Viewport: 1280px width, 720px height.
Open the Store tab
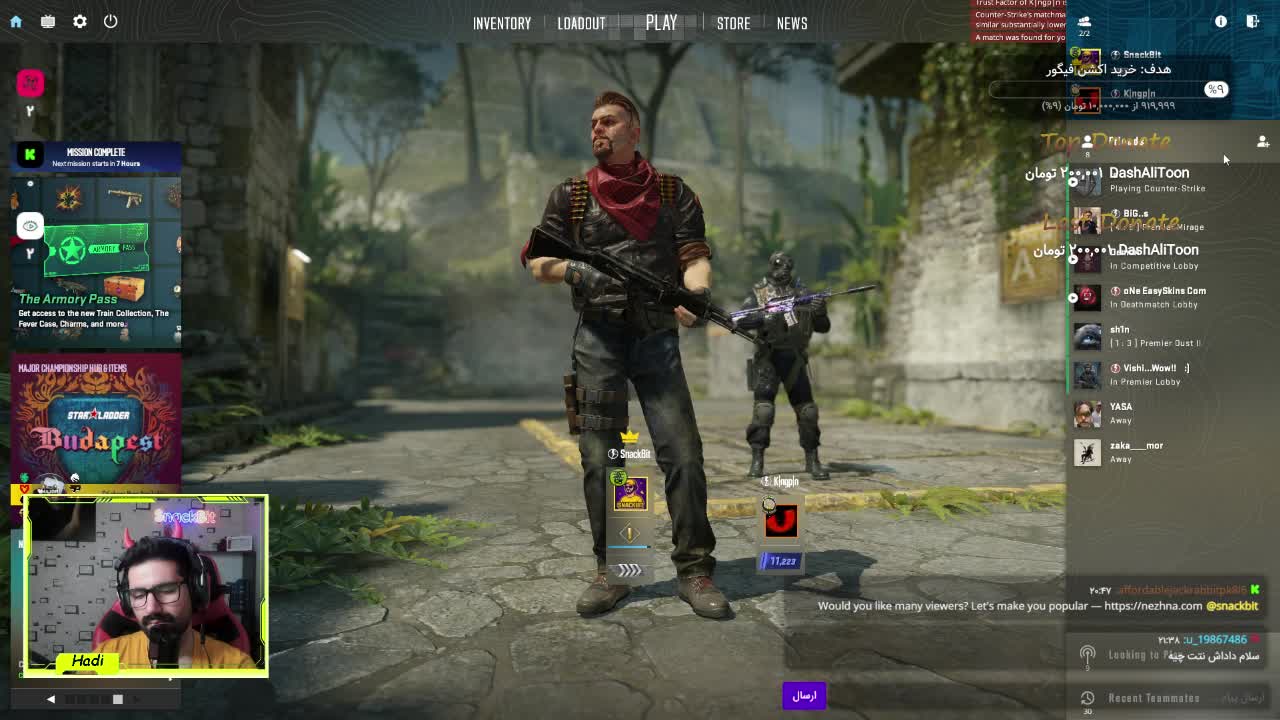[733, 23]
